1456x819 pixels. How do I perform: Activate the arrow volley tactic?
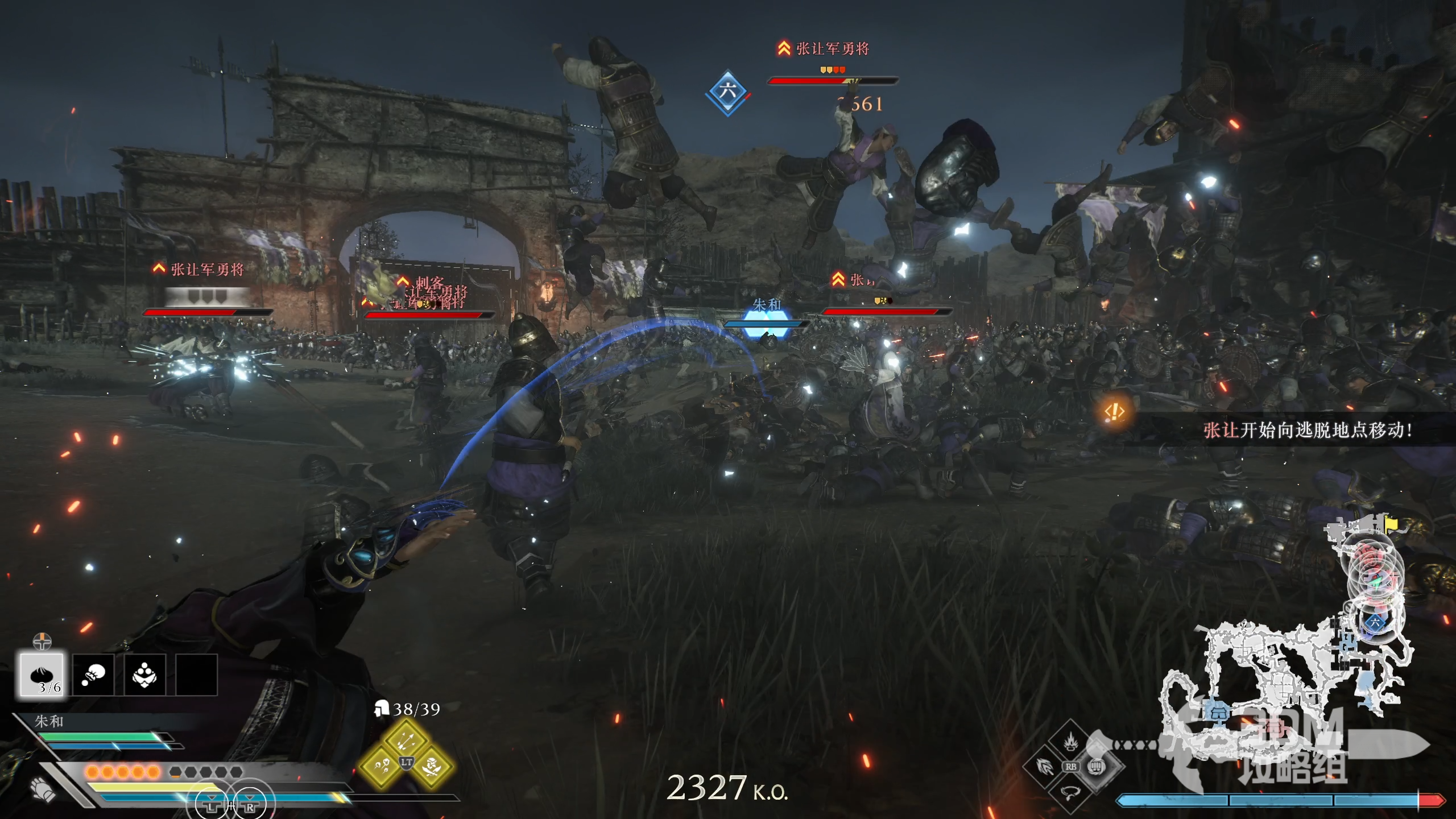(406, 740)
